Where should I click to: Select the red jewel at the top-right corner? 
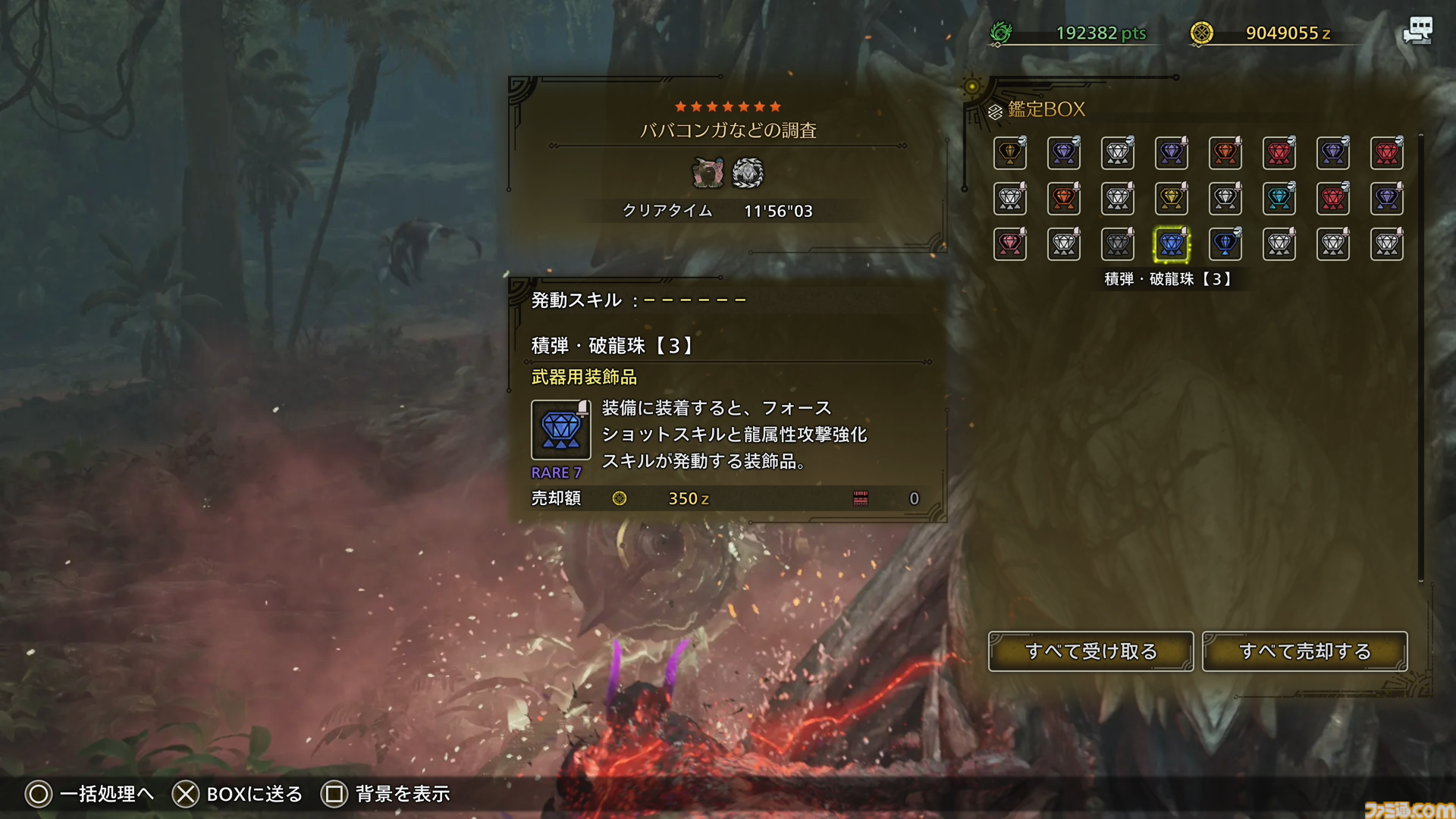click(x=1387, y=153)
